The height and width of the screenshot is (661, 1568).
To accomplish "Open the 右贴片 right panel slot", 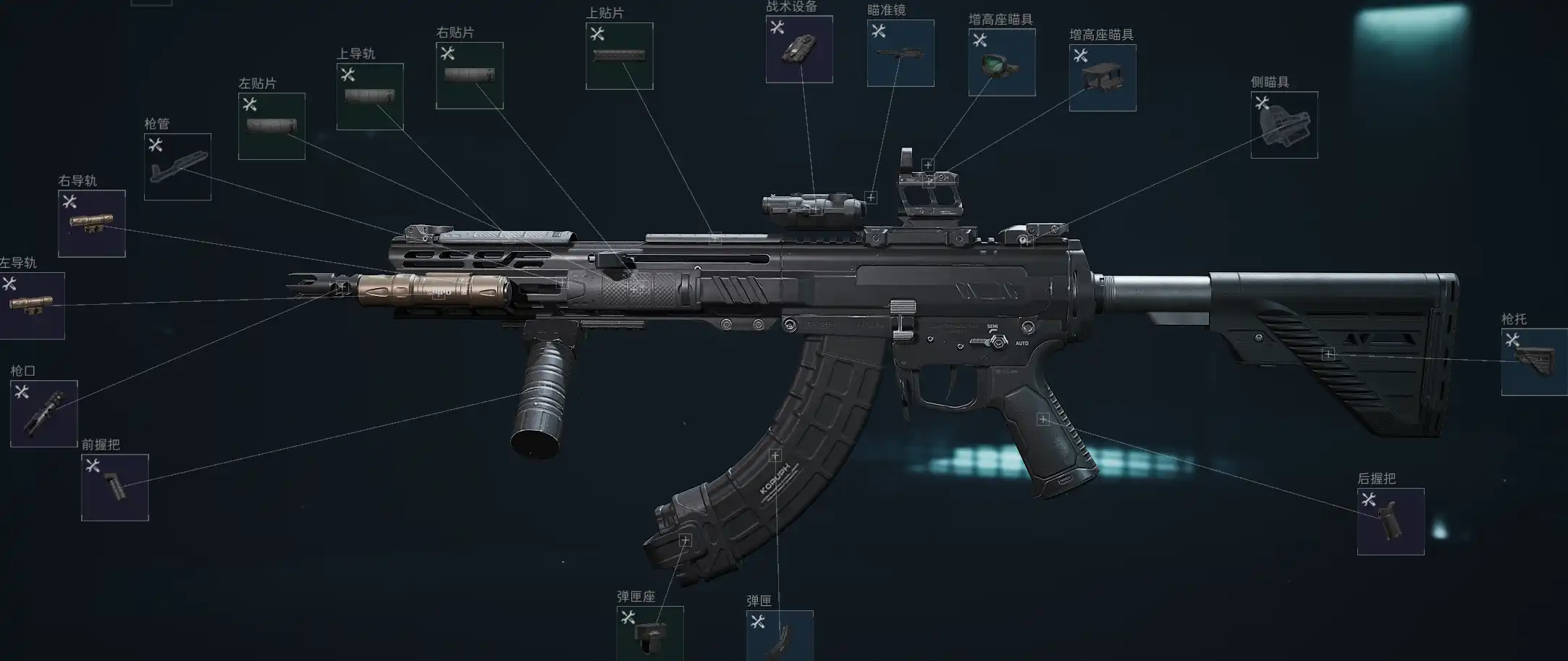I will point(470,75).
